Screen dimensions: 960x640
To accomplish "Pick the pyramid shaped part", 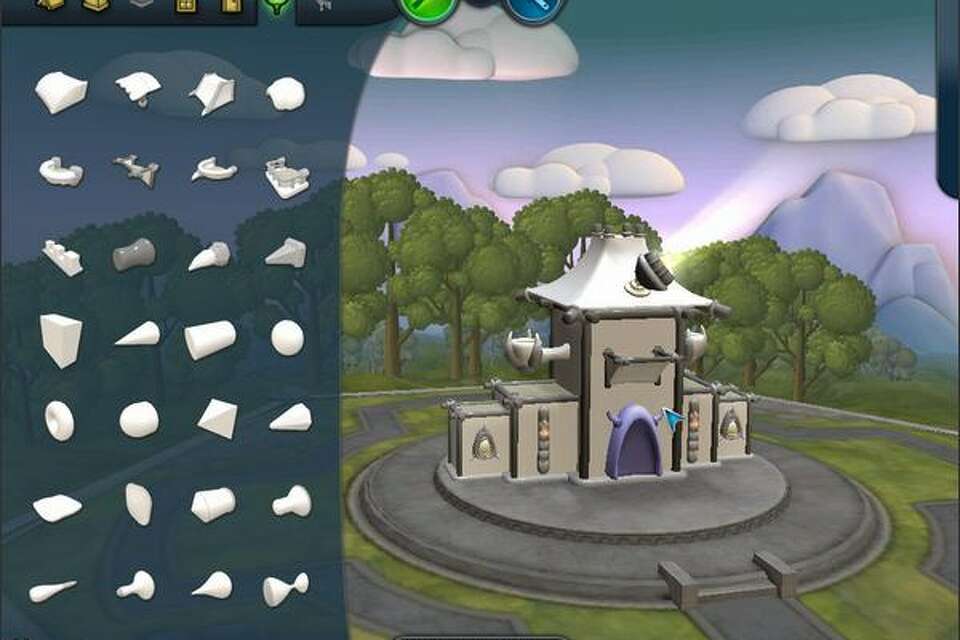I will [x=217, y=418].
